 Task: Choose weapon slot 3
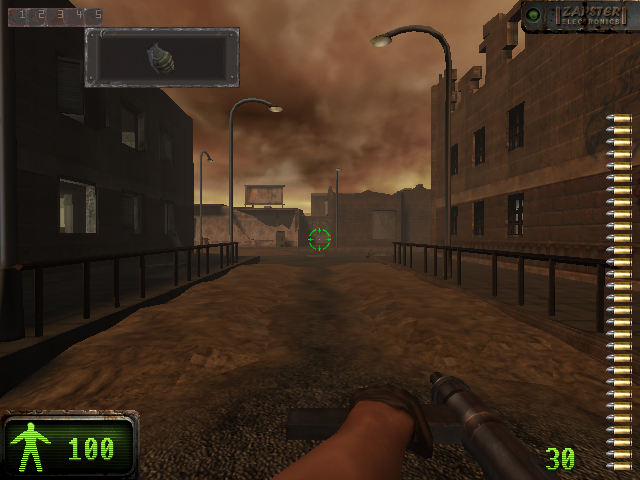tap(59, 15)
